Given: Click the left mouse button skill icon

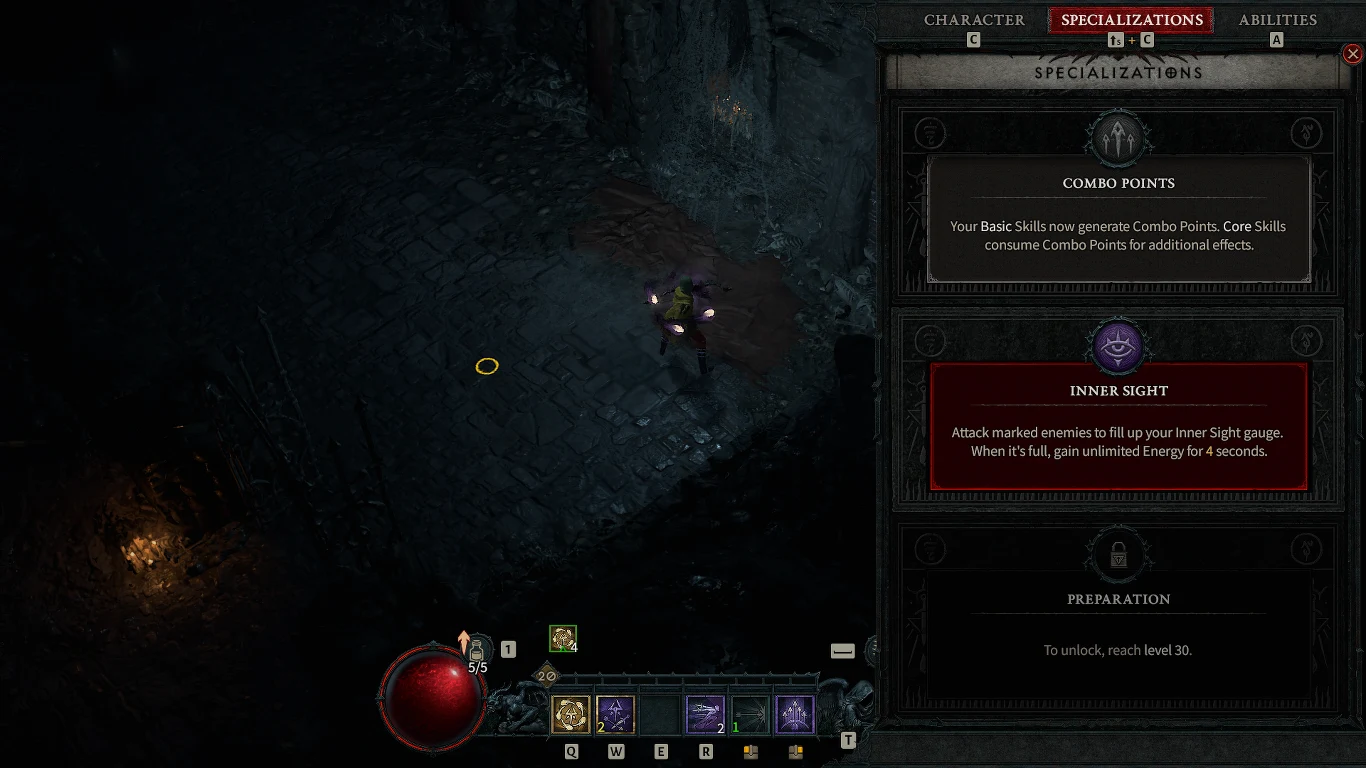Looking at the screenshot, I should 751,713.
